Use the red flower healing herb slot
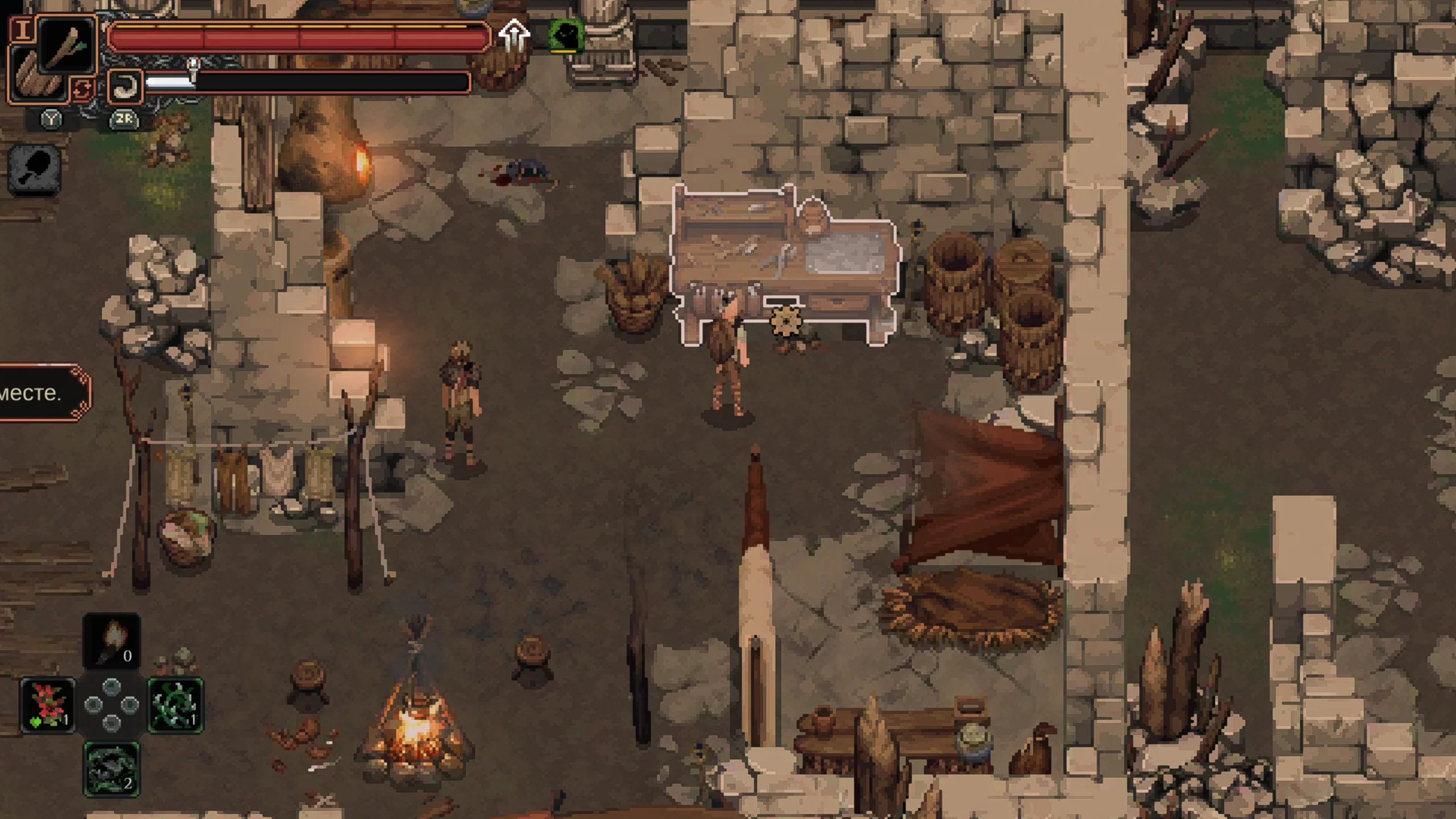Image resolution: width=1456 pixels, height=819 pixels. (x=48, y=705)
